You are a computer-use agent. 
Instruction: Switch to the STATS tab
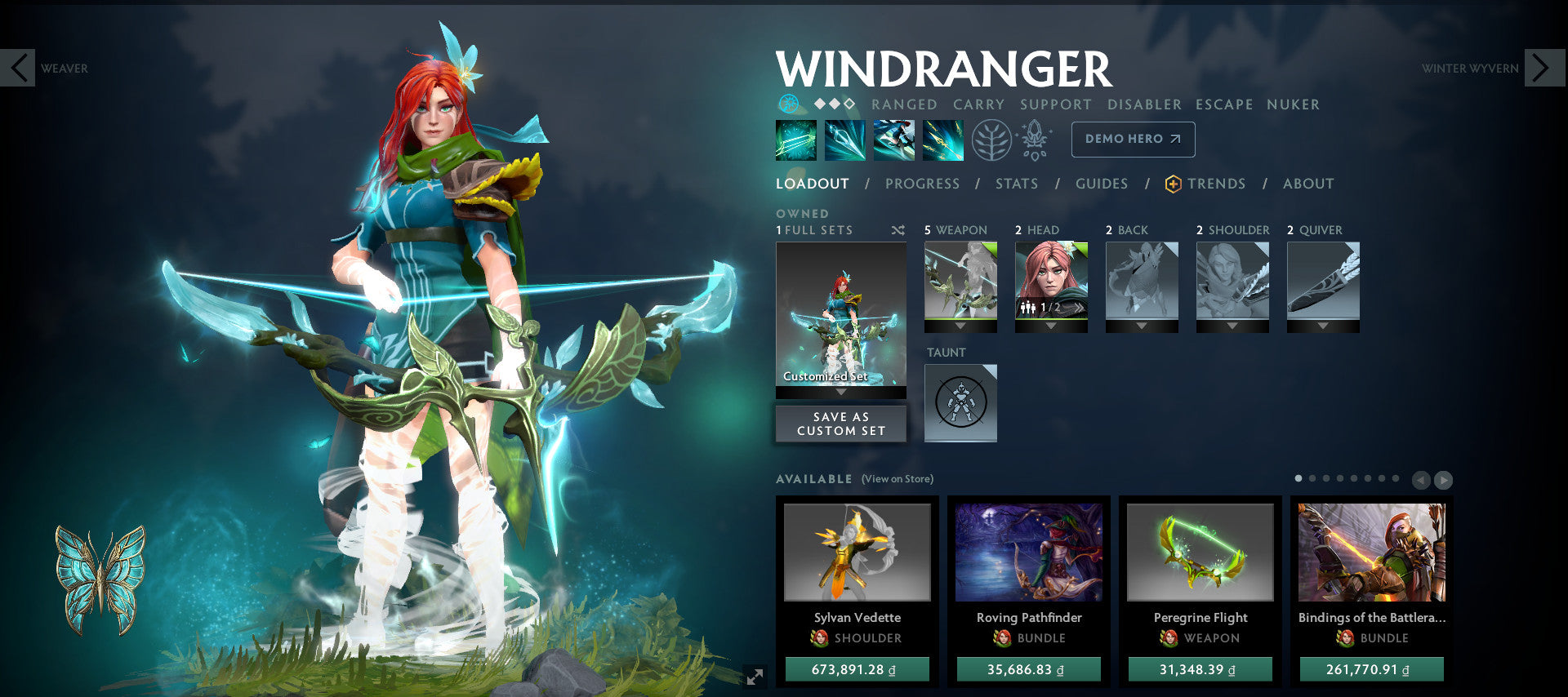coord(1015,184)
